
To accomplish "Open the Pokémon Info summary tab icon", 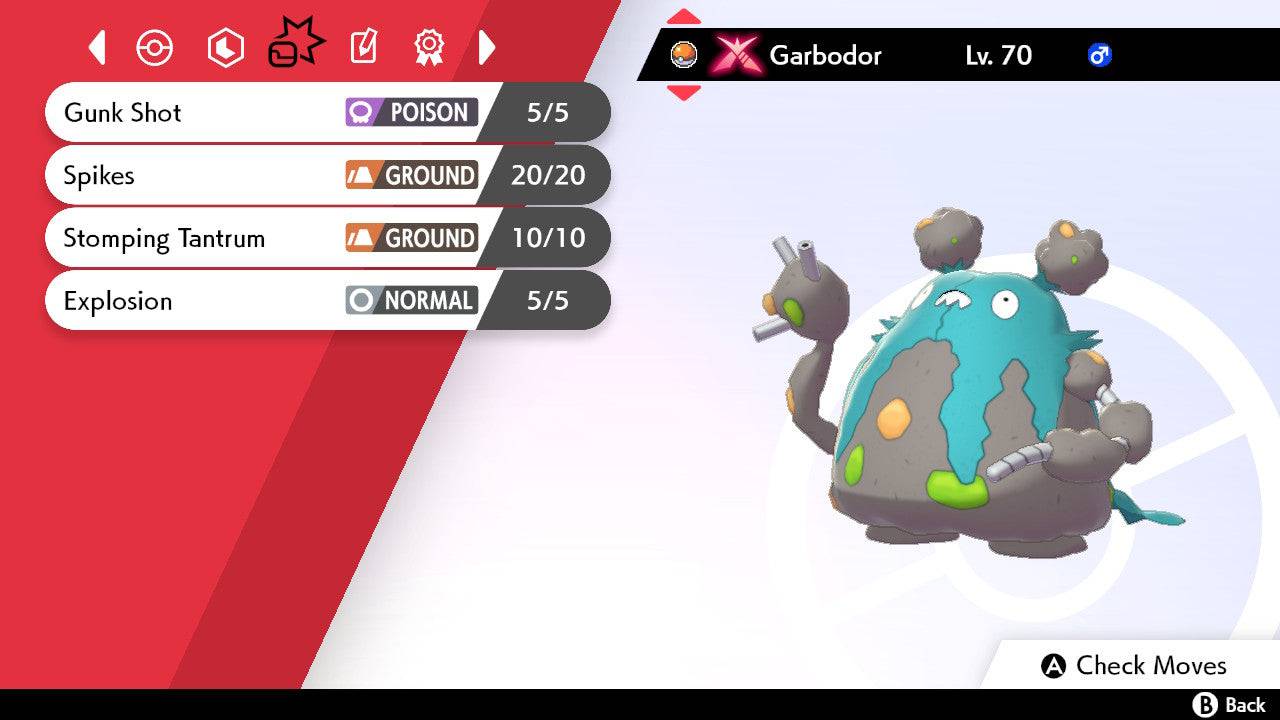I will [155, 47].
